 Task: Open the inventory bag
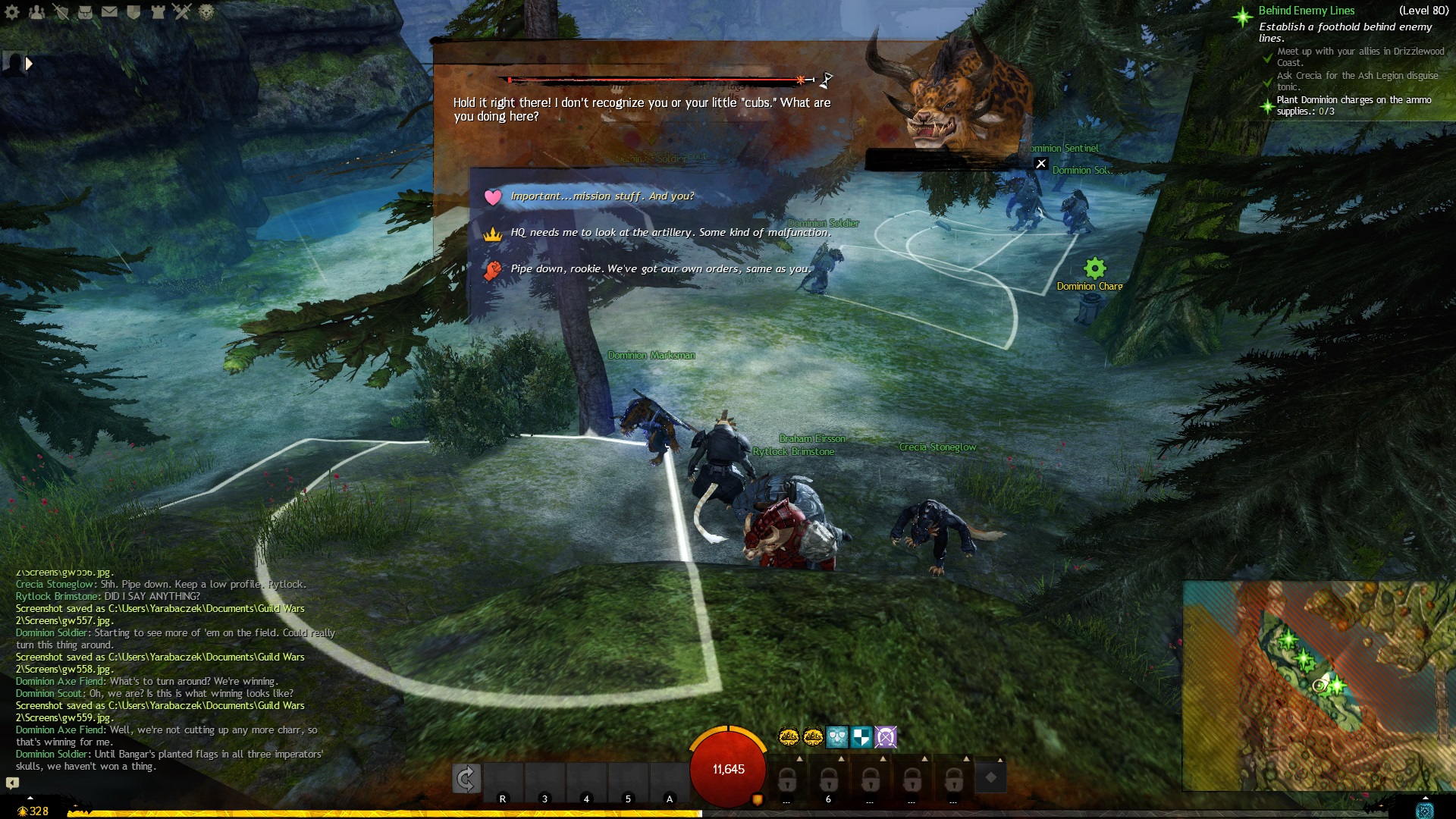click(x=85, y=12)
